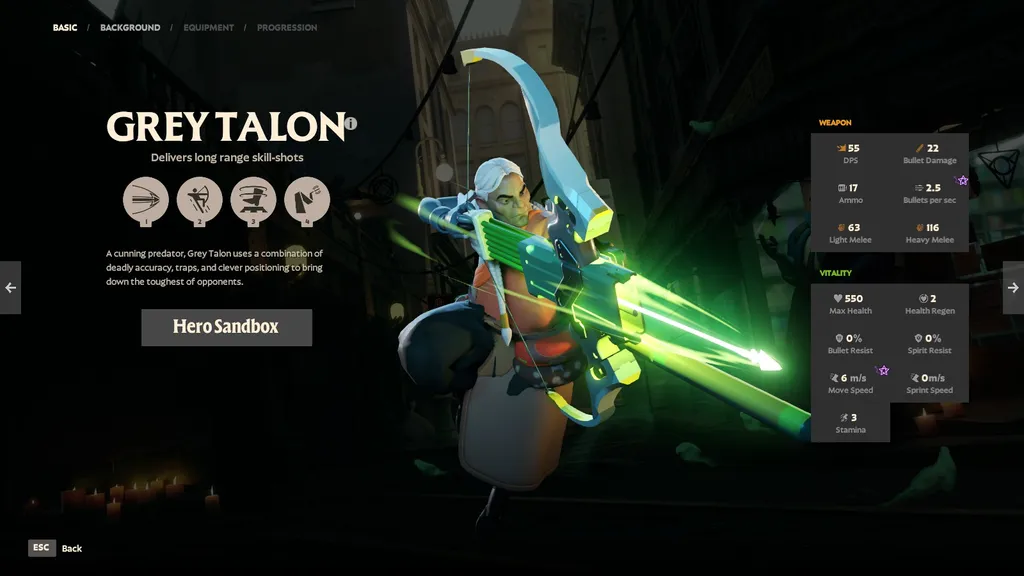Show the Progression tab
This screenshot has height=576, width=1024.
pos(287,28)
